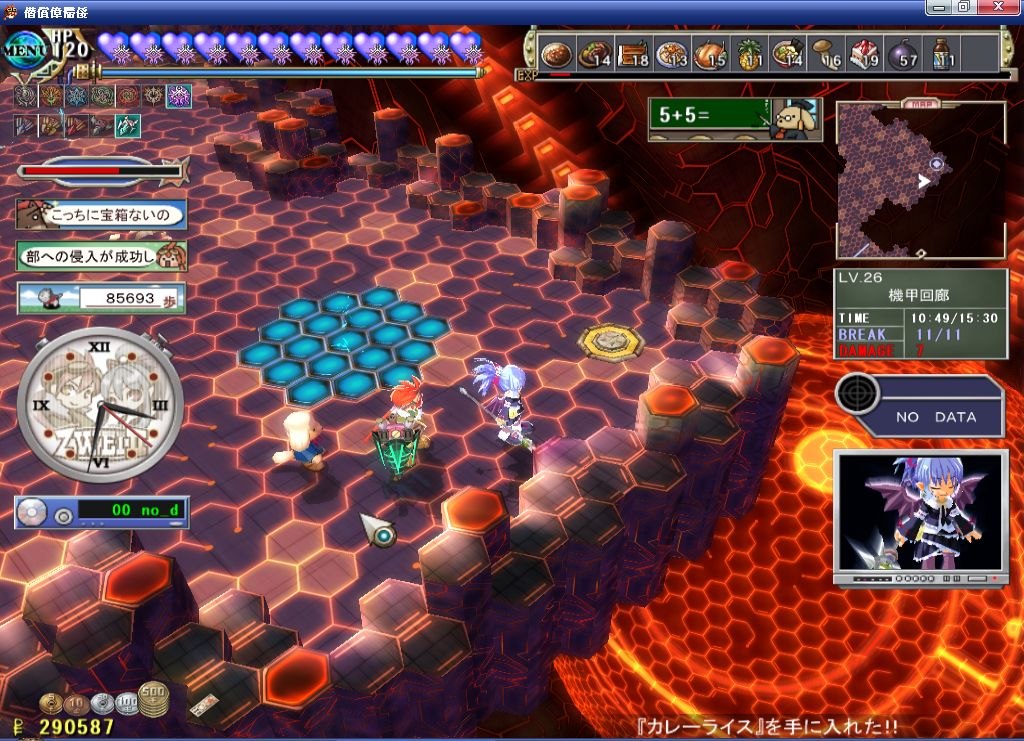The image size is (1024, 741).
Task: Select the NO DATA target radar panel
Action: [920, 405]
